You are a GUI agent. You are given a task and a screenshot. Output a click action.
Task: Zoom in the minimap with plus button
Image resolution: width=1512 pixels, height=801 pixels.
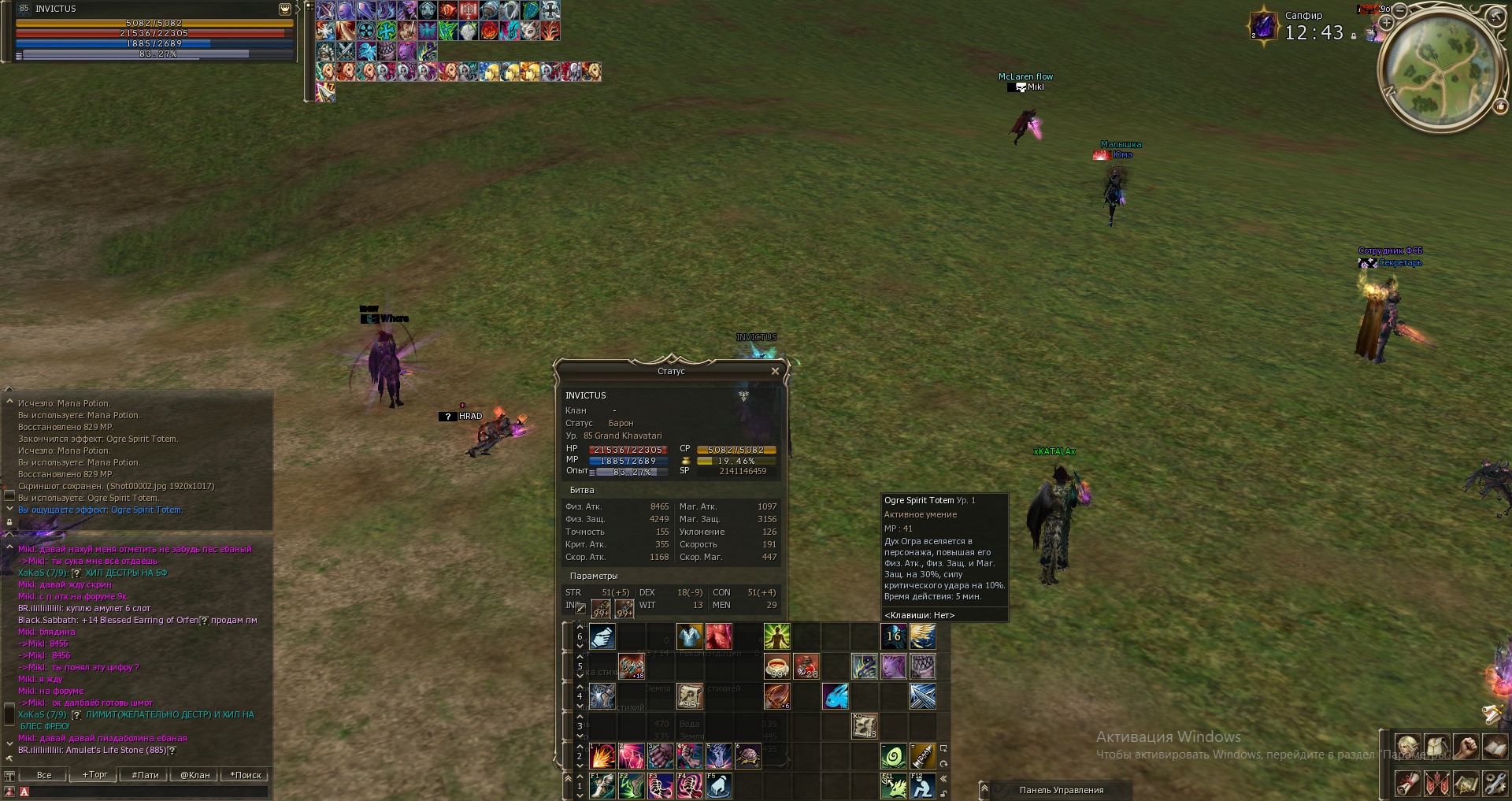1387,23
